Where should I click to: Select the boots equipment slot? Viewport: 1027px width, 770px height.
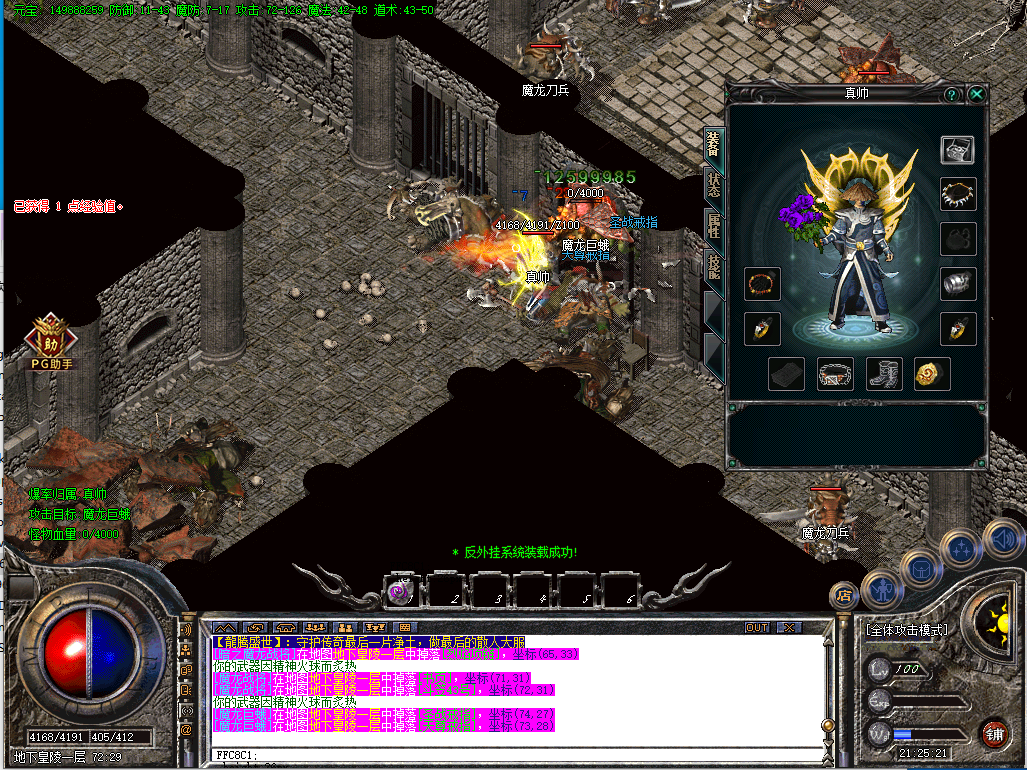pyautogui.click(x=884, y=374)
